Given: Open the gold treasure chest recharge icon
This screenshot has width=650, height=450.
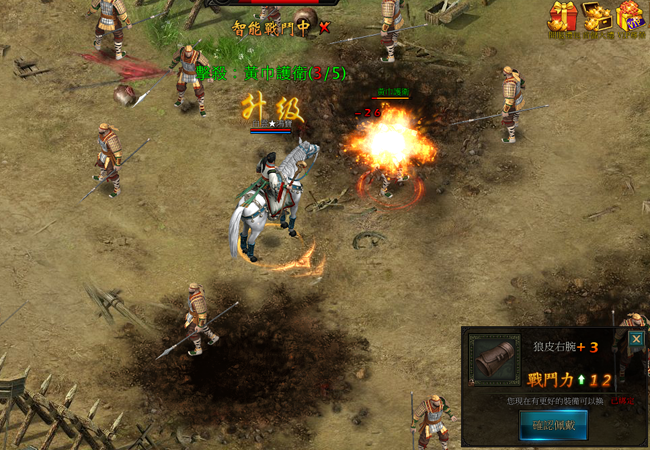Looking at the screenshot, I should coord(596,17).
